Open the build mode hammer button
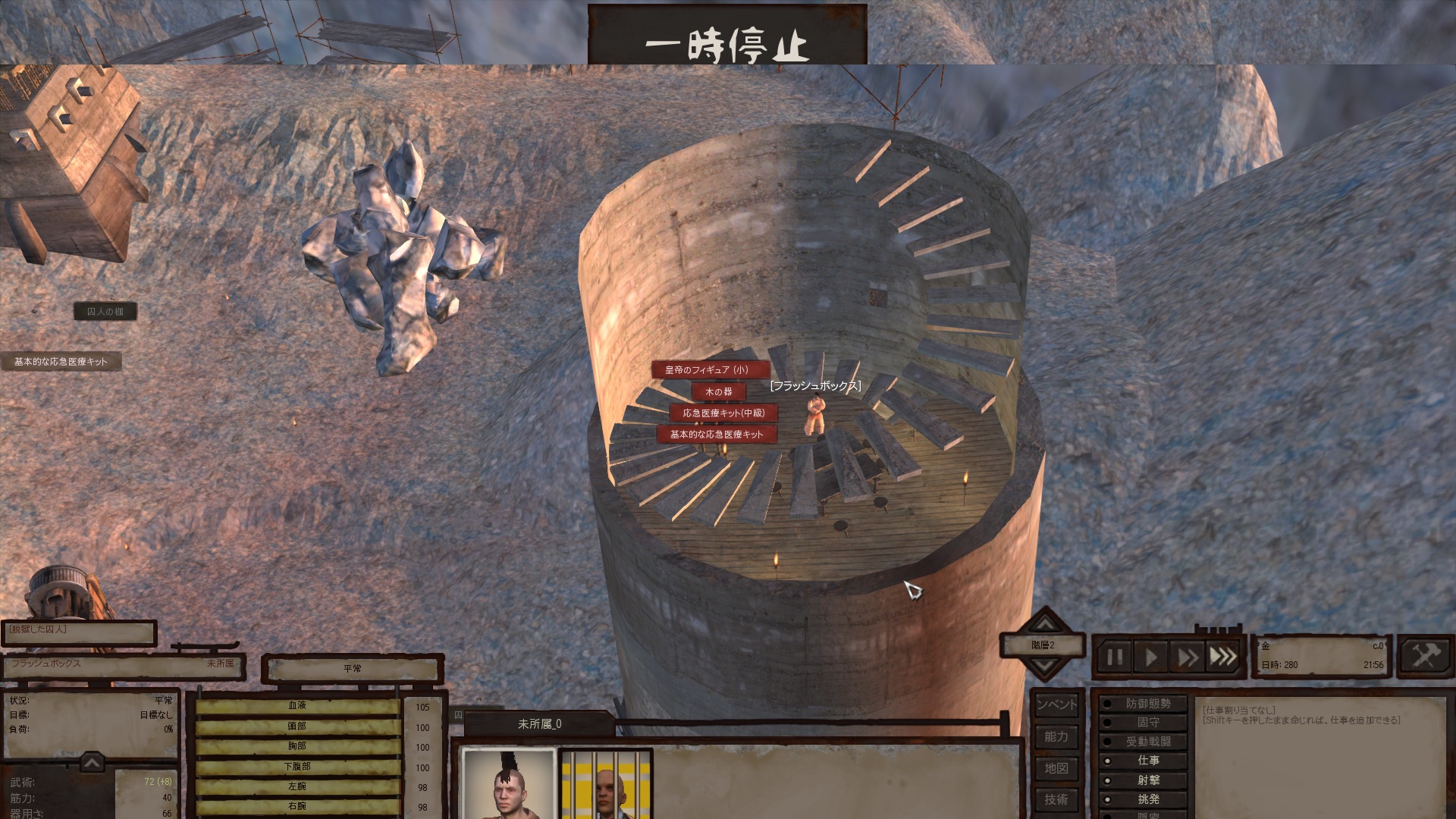Viewport: 1456px width, 819px height. coord(1424,655)
